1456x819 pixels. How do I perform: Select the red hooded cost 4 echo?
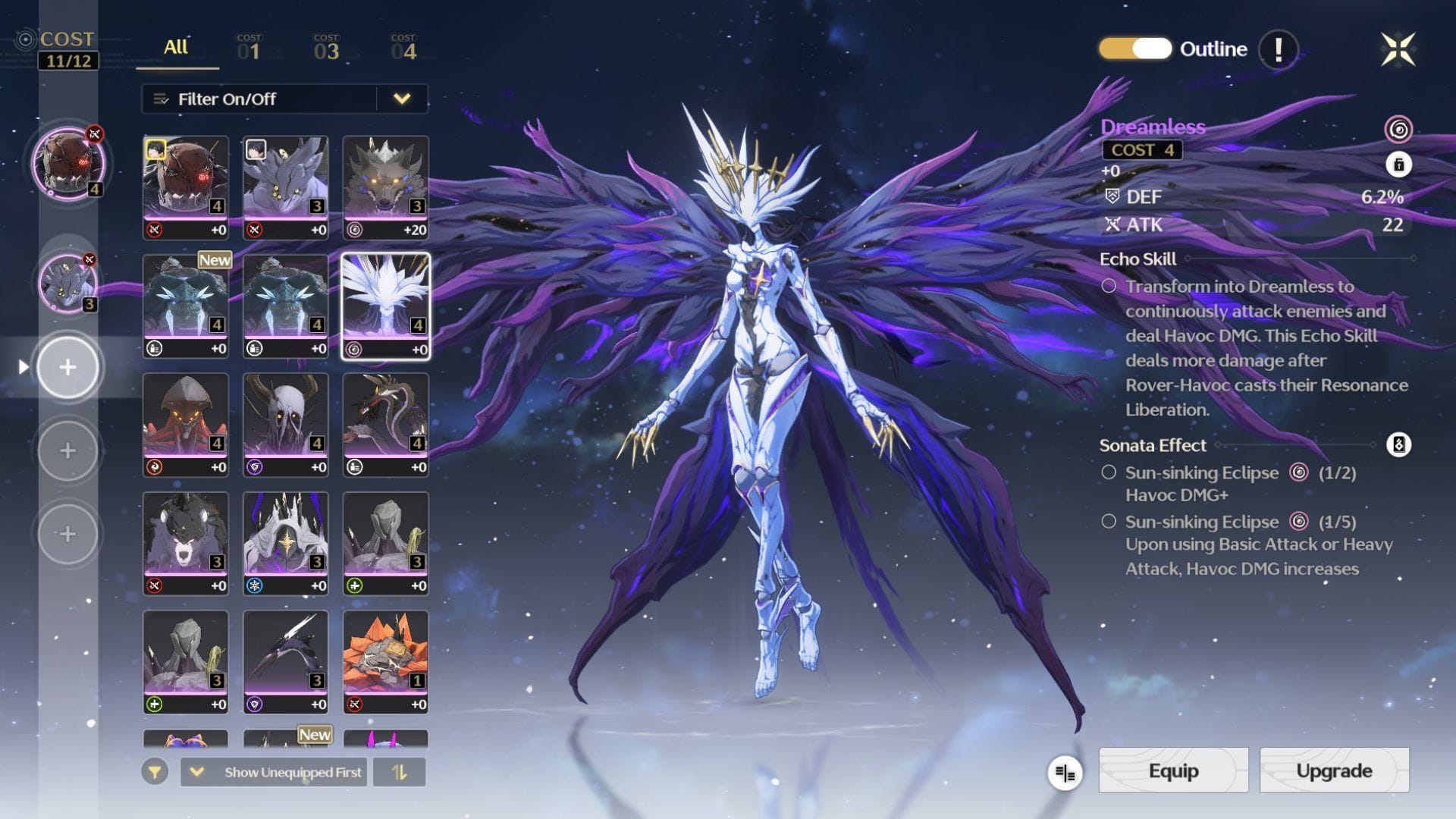pos(186,424)
